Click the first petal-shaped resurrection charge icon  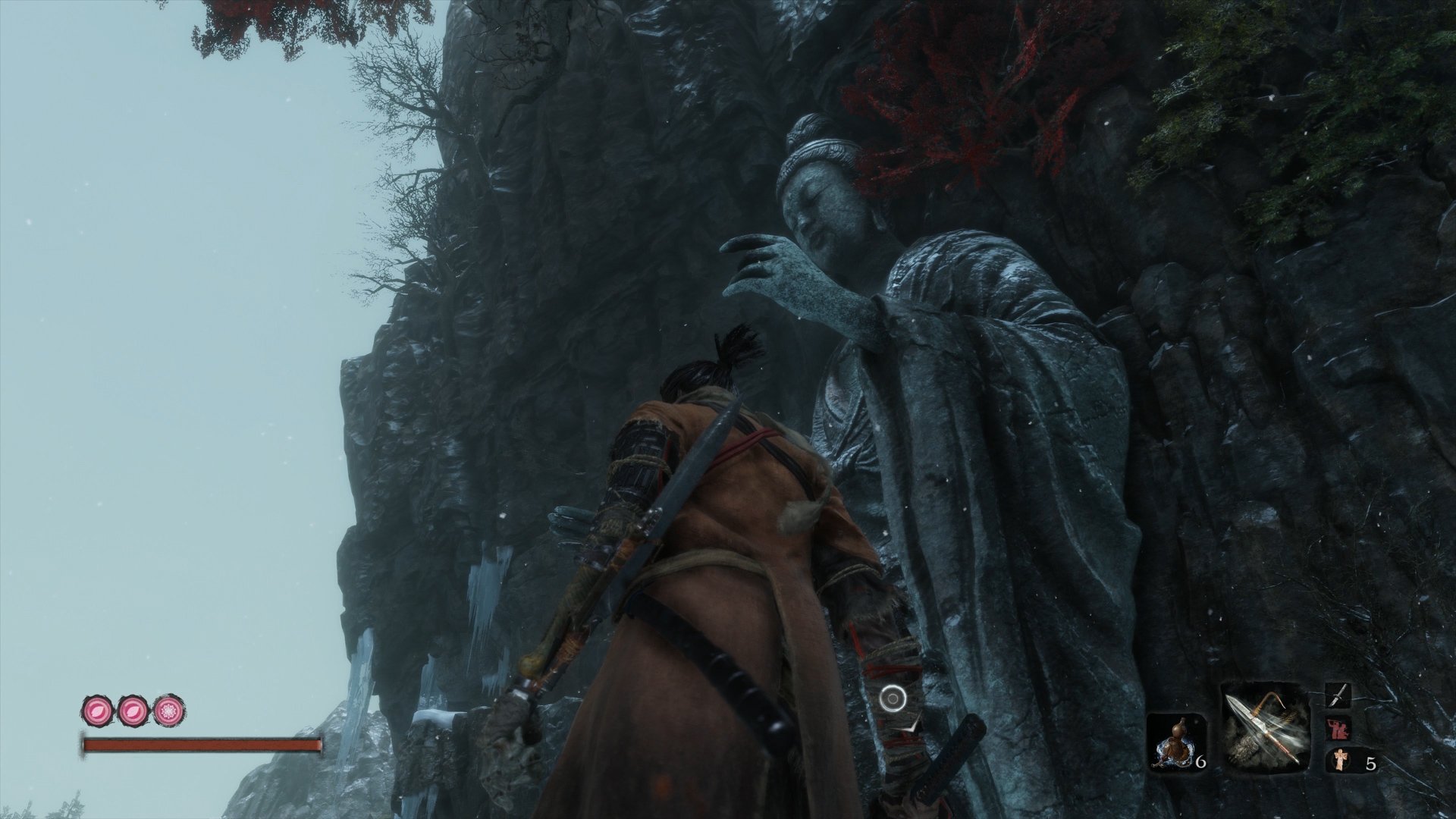[97, 709]
